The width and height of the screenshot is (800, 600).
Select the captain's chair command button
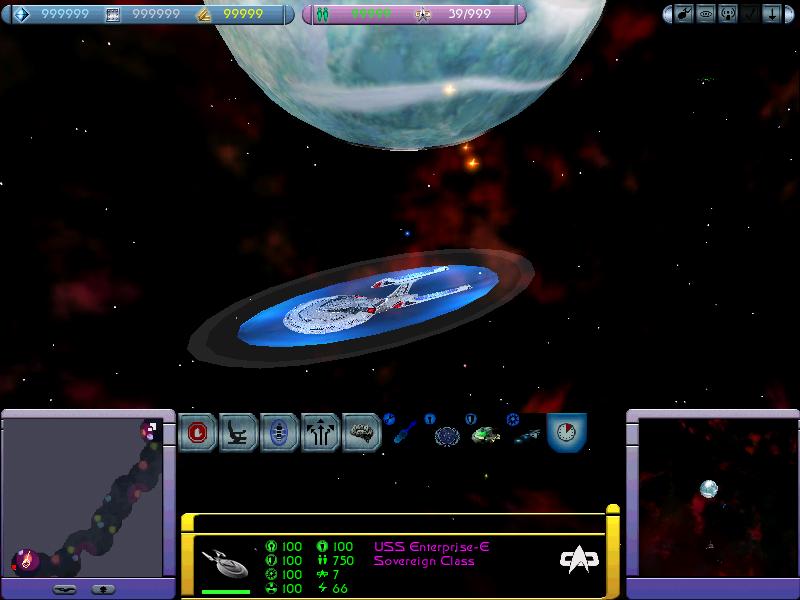(239, 433)
